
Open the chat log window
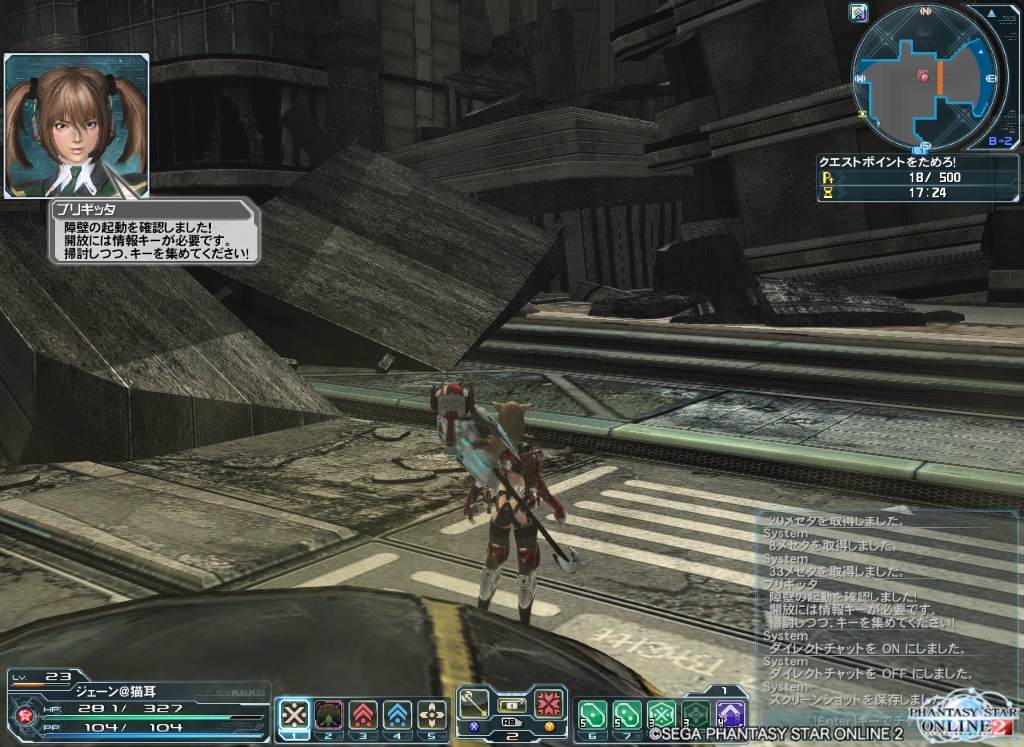(x=860, y=610)
